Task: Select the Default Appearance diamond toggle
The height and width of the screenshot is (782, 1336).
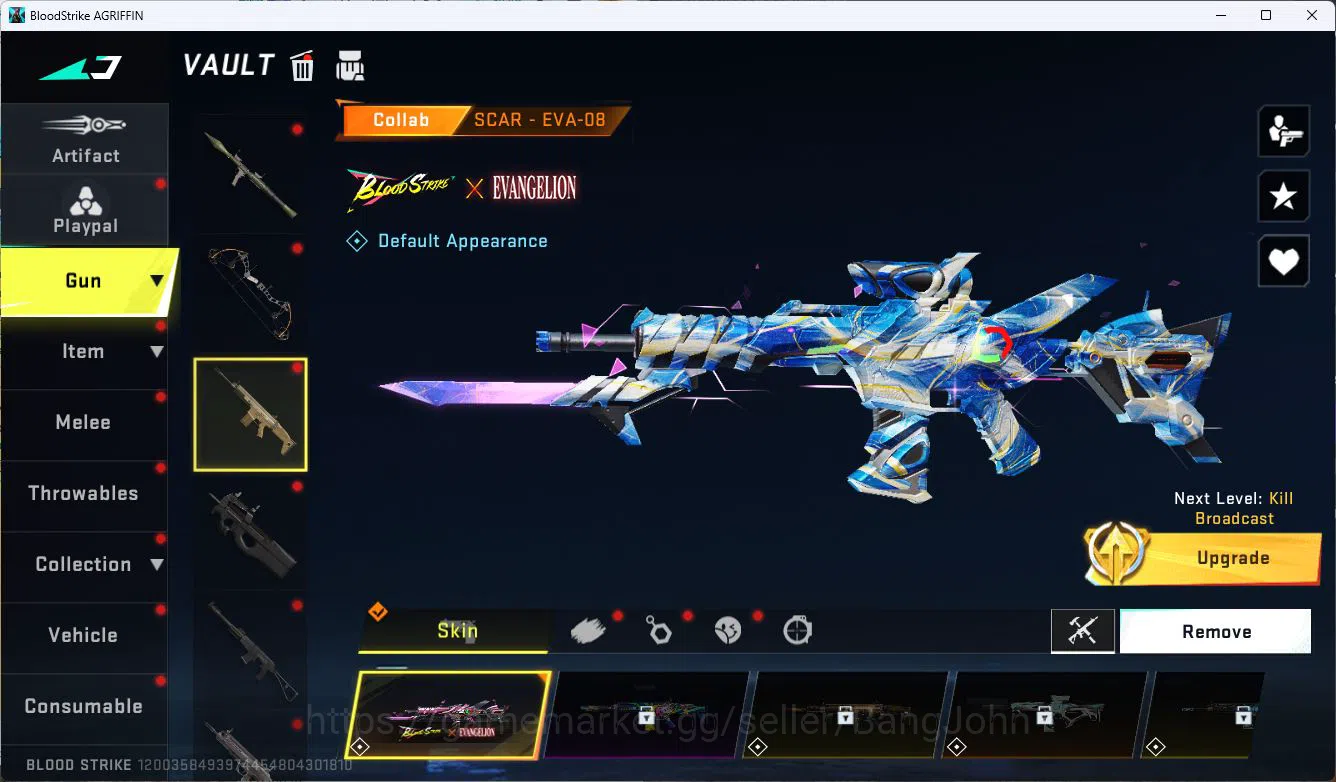Action: [357, 240]
